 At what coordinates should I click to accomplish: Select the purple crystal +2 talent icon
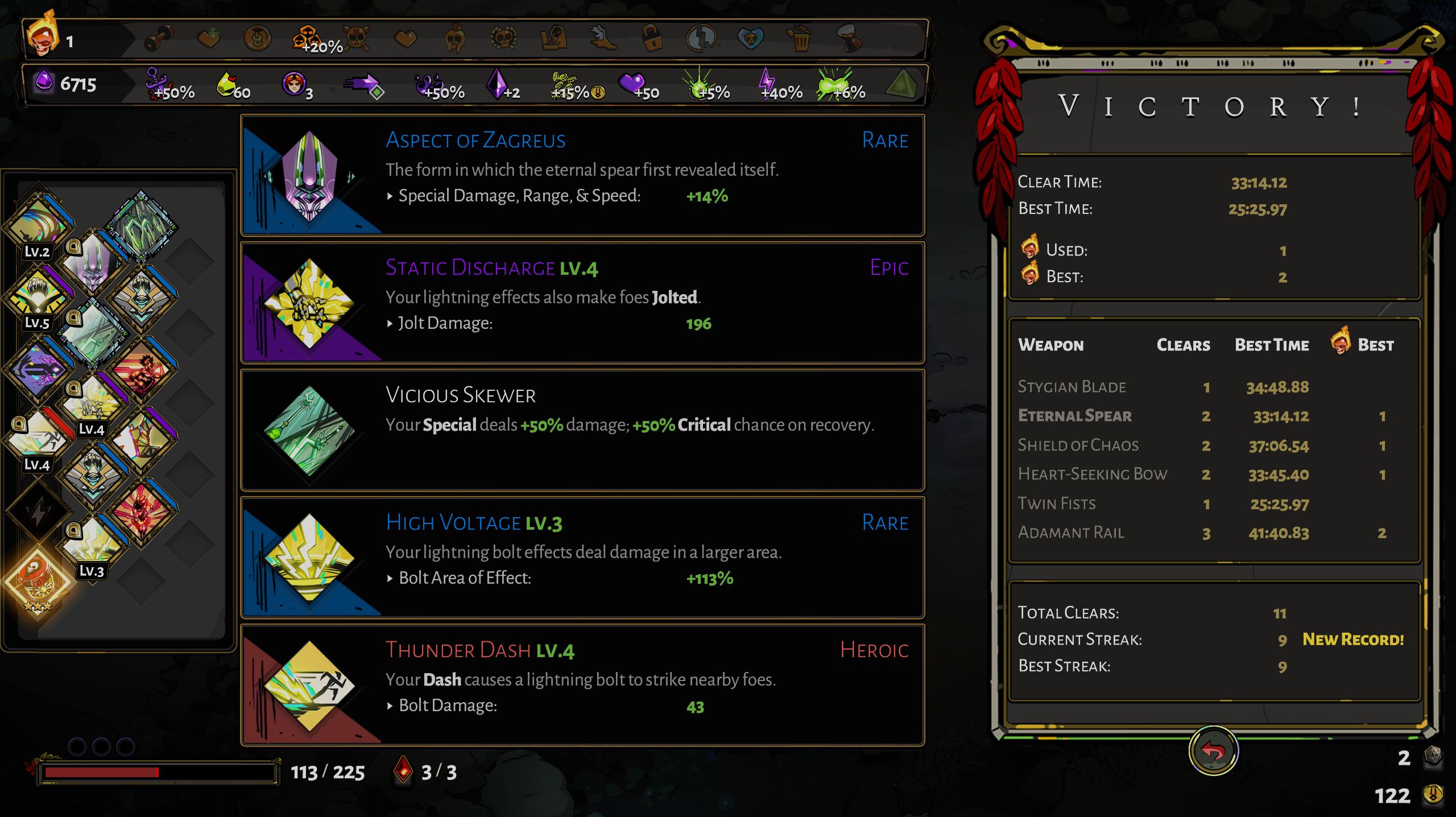[x=497, y=84]
